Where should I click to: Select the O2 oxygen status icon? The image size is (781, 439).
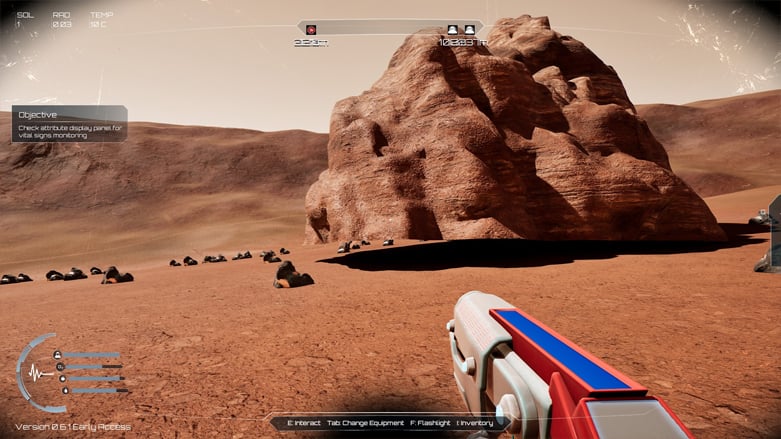(61, 366)
